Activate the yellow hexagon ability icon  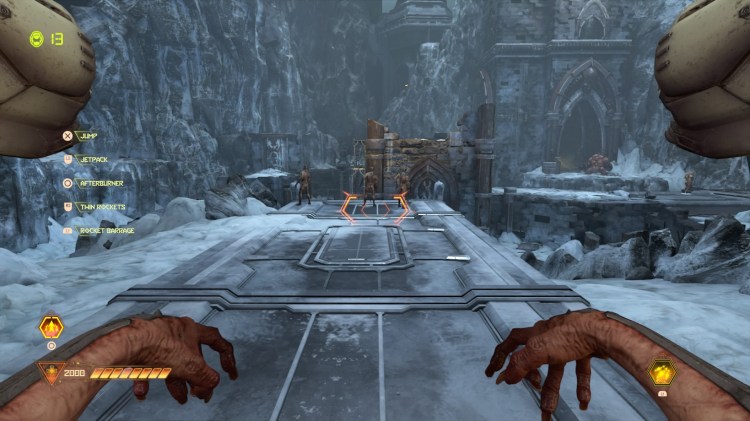coord(663,373)
